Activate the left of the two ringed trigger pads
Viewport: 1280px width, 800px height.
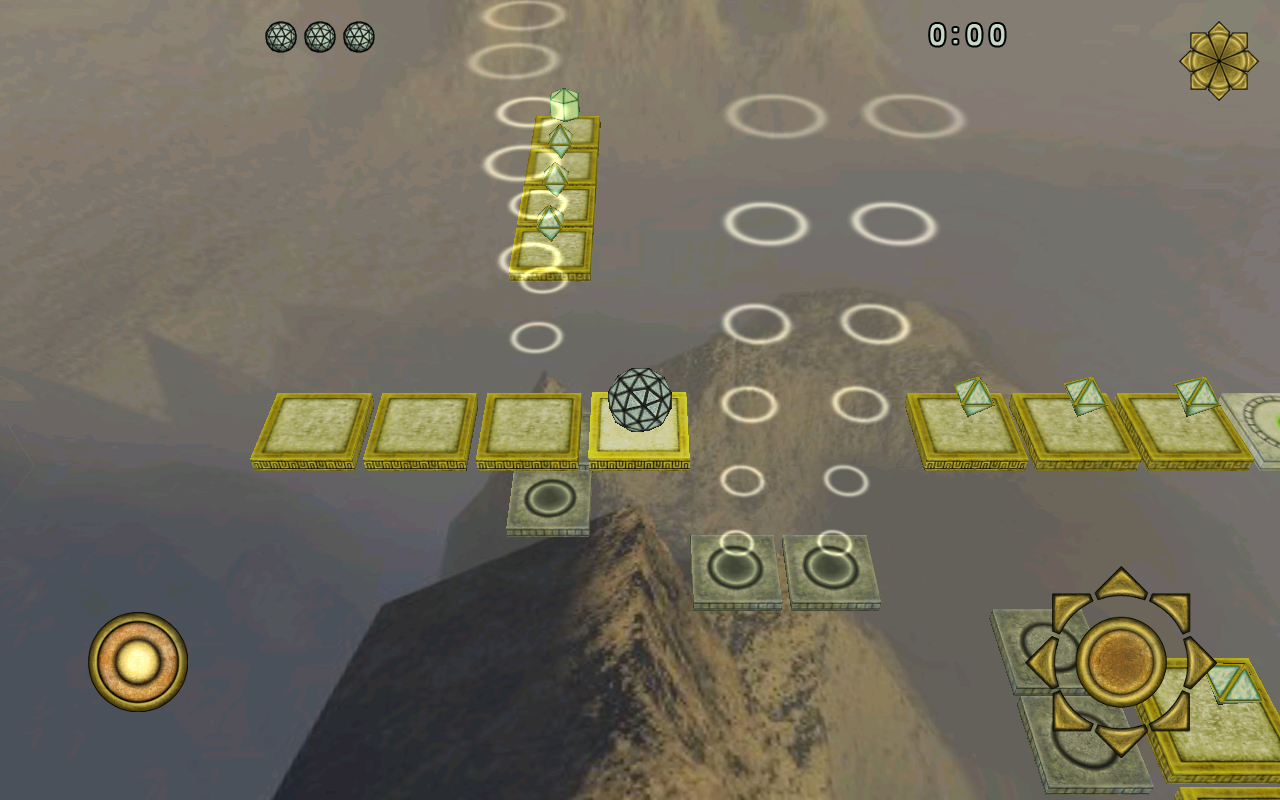pos(733,569)
